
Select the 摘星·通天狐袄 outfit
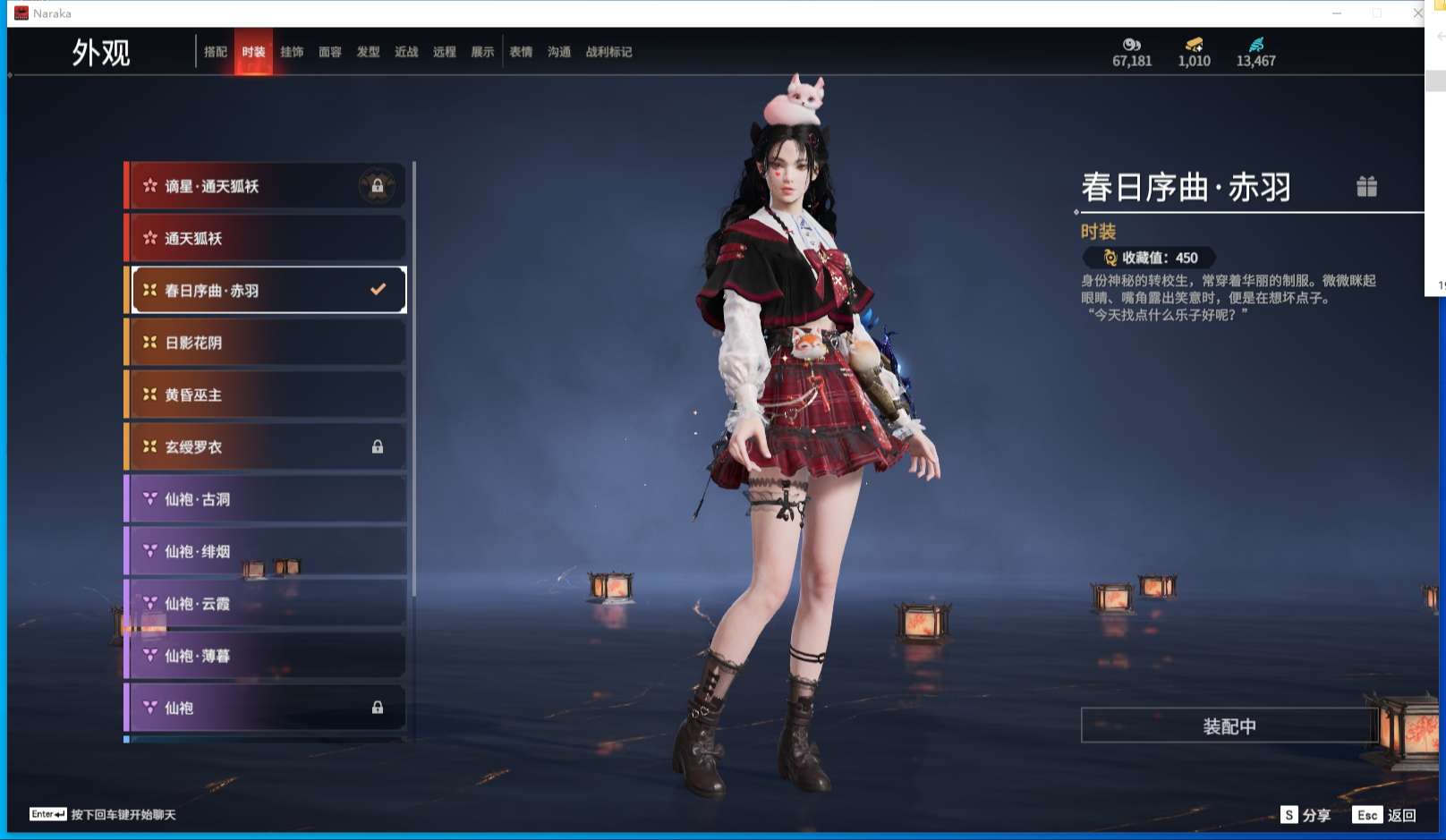pyautogui.click(x=265, y=186)
